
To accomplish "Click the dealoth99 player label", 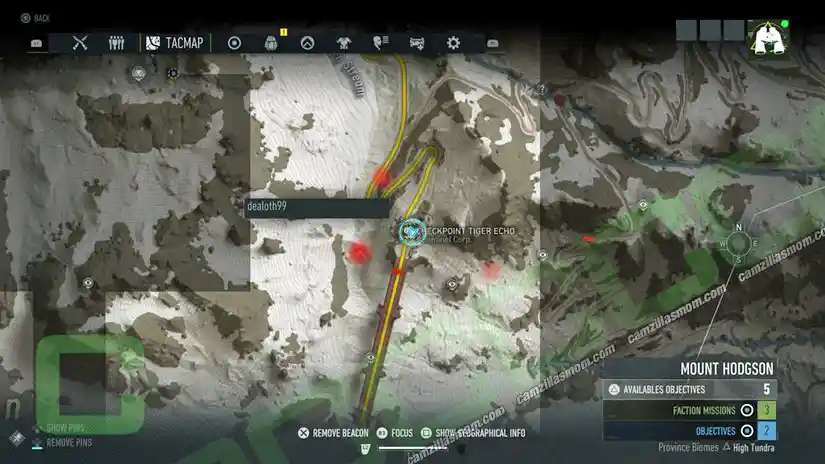I will pos(316,207).
